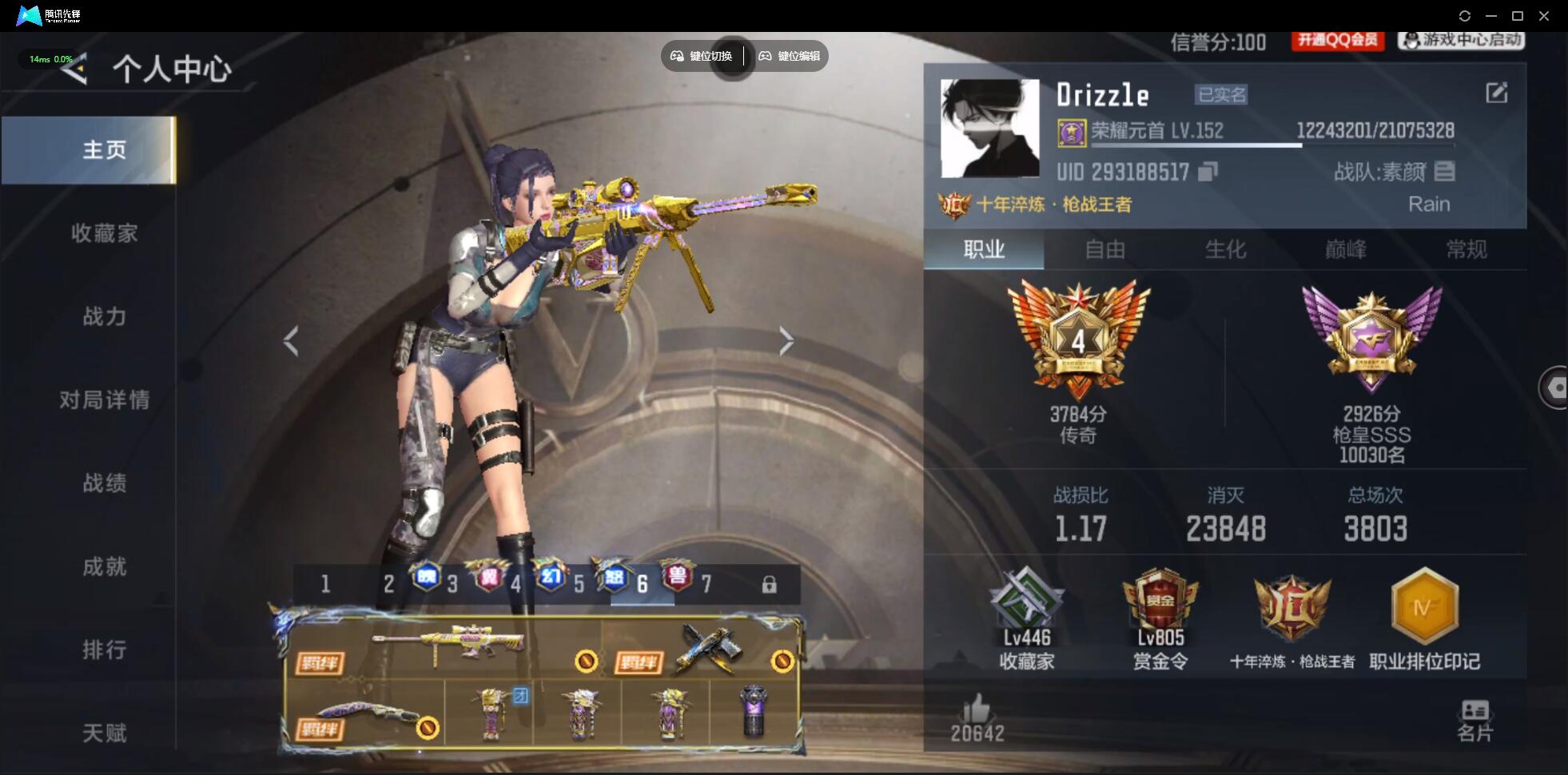This screenshot has width=1568, height=775.
Task: Open the 收藏家 menu entry
Action: pos(104,233)
